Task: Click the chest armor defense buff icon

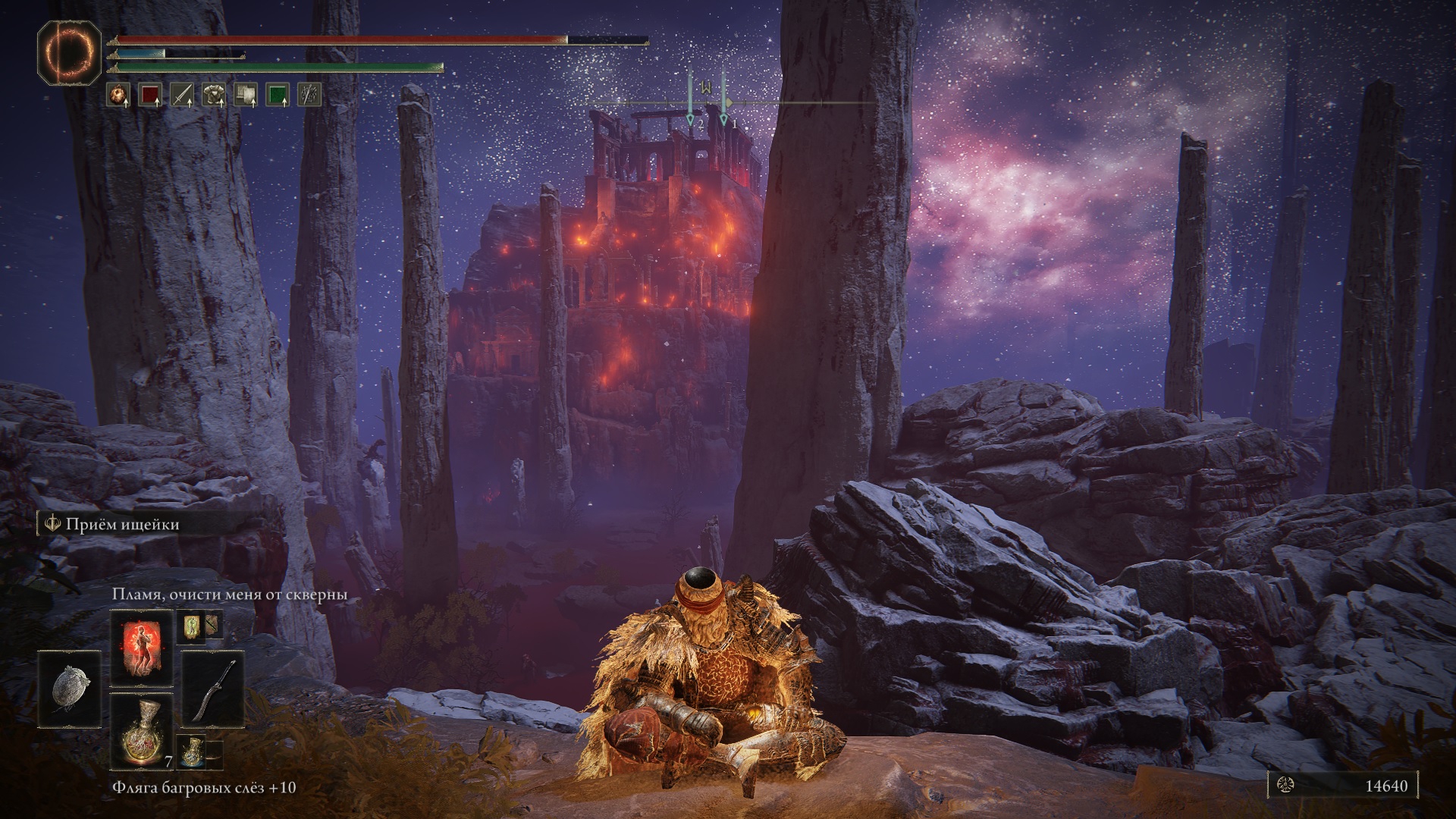Action: pyautogui.click(x=214, y=95)
